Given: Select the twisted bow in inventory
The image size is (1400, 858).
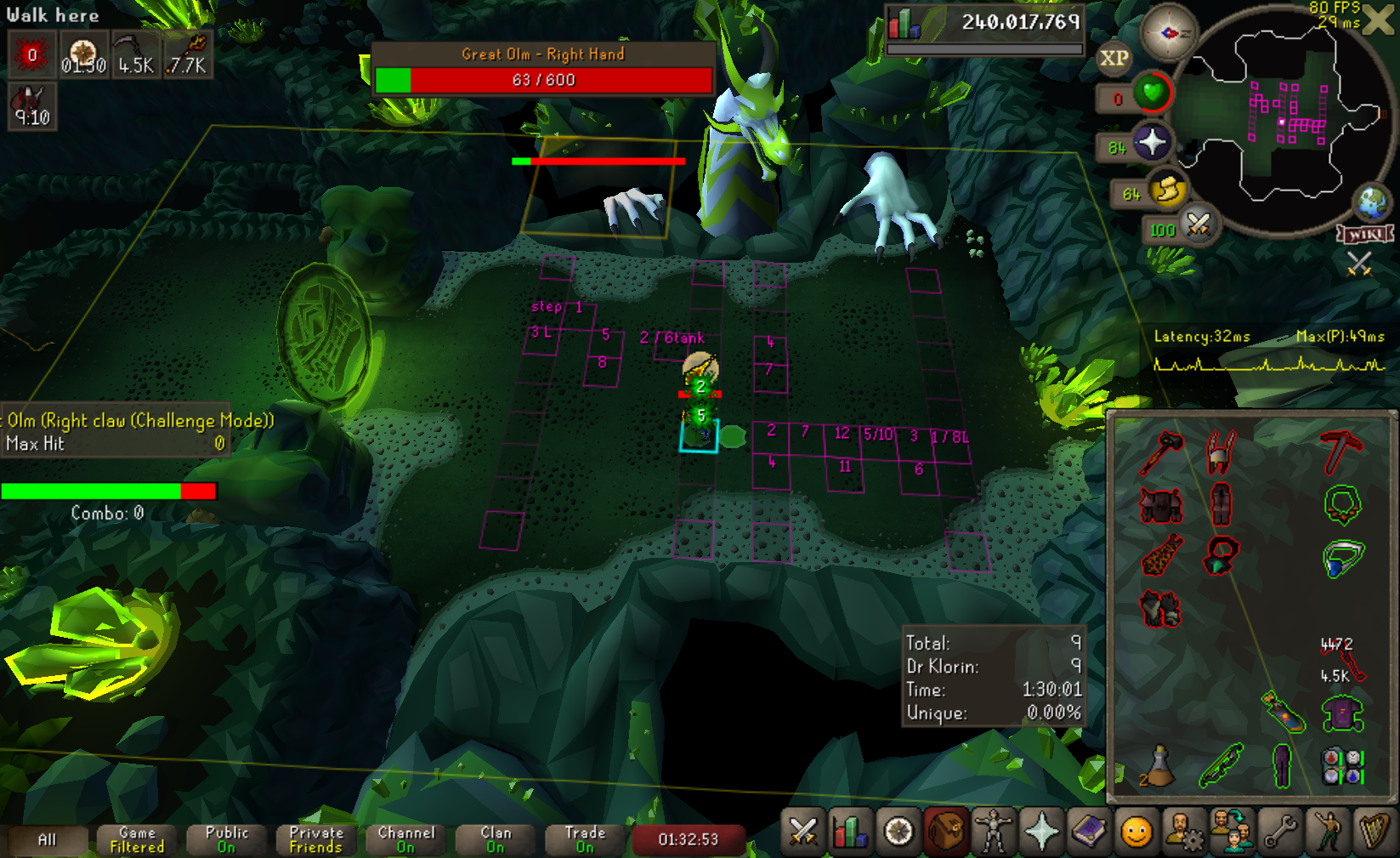Looking at the screenshot, I should tap(1221, 764).
